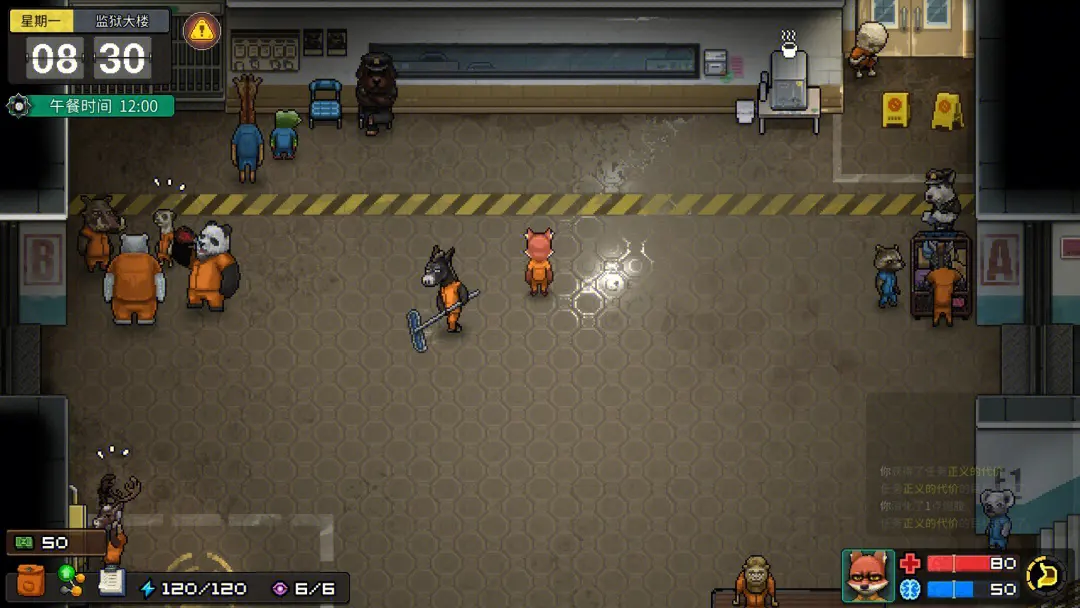Select the fox character portrait
Viewport: 1080px width, 608px height.
[867, 575]
